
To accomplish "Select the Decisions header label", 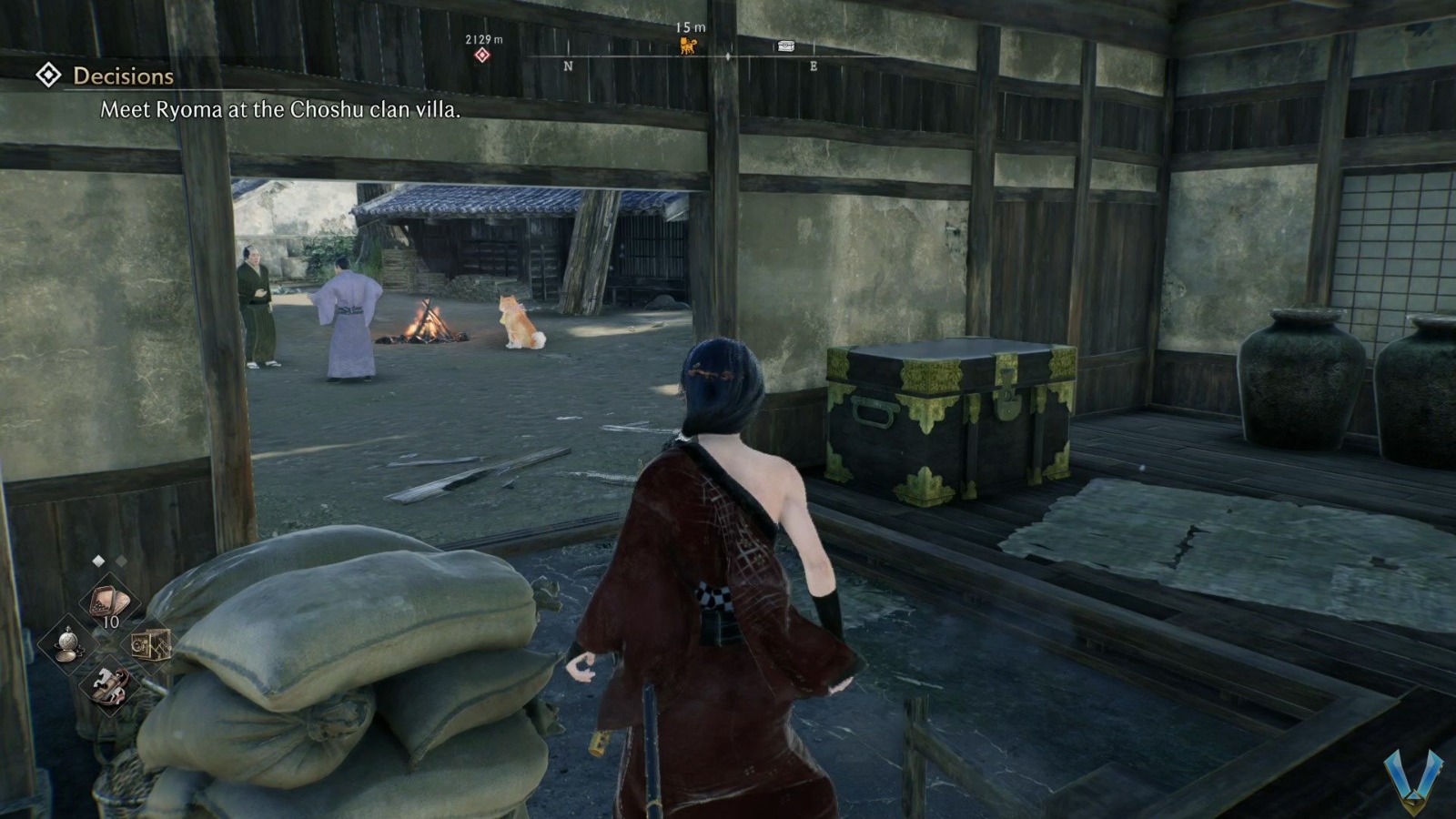I will coord(122,76).
